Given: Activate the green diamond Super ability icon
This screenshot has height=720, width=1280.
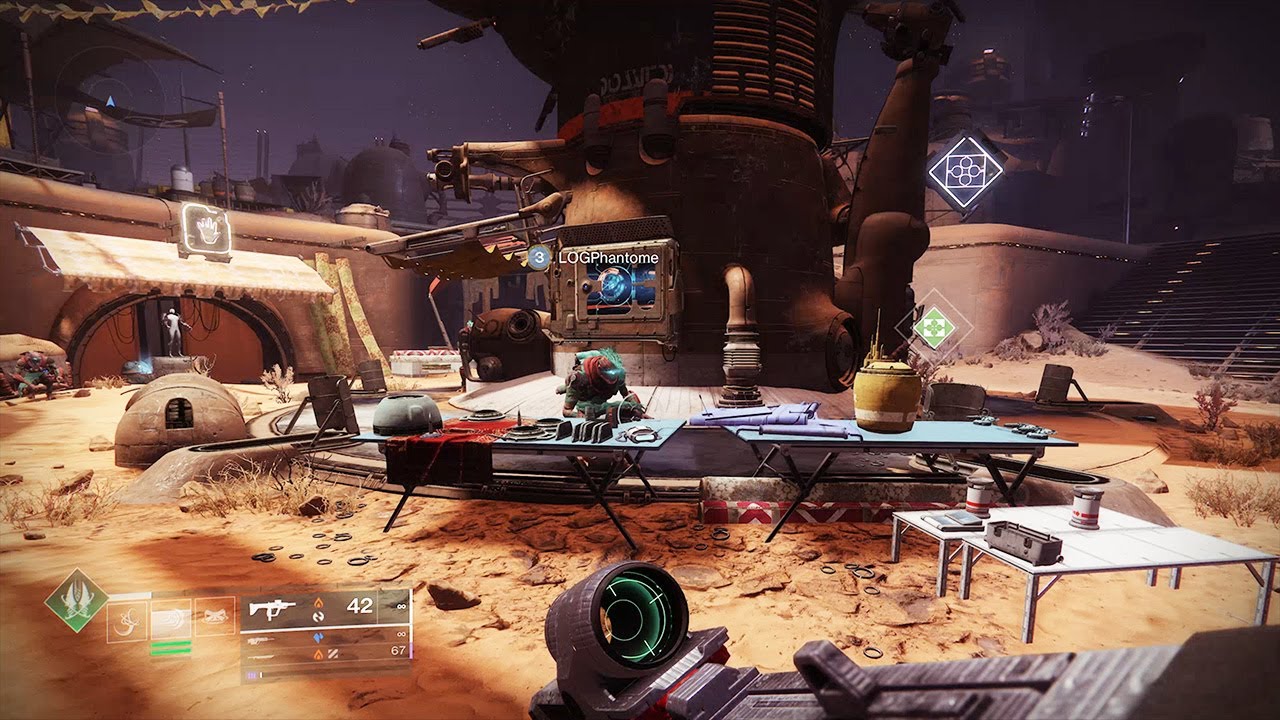Looking at the screenshot, I should click(78, 600).
